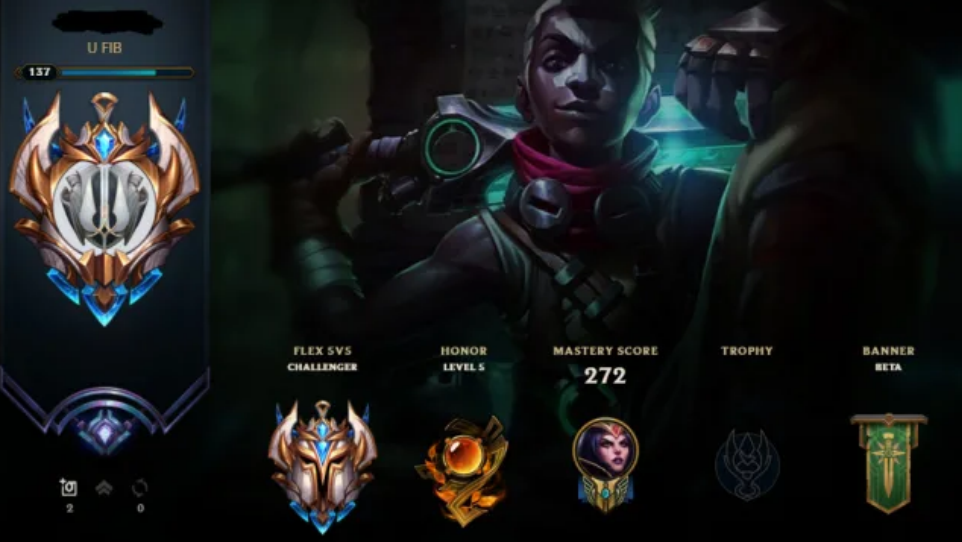
Task: Click the faded Trophy icon
Action: pyautogui.click(x=746, y=464)
